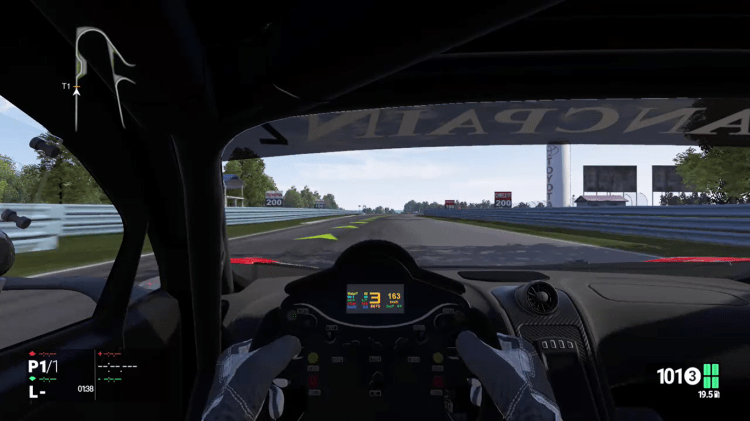
Task: Click the track layout minimap
Action: point(102,73)
